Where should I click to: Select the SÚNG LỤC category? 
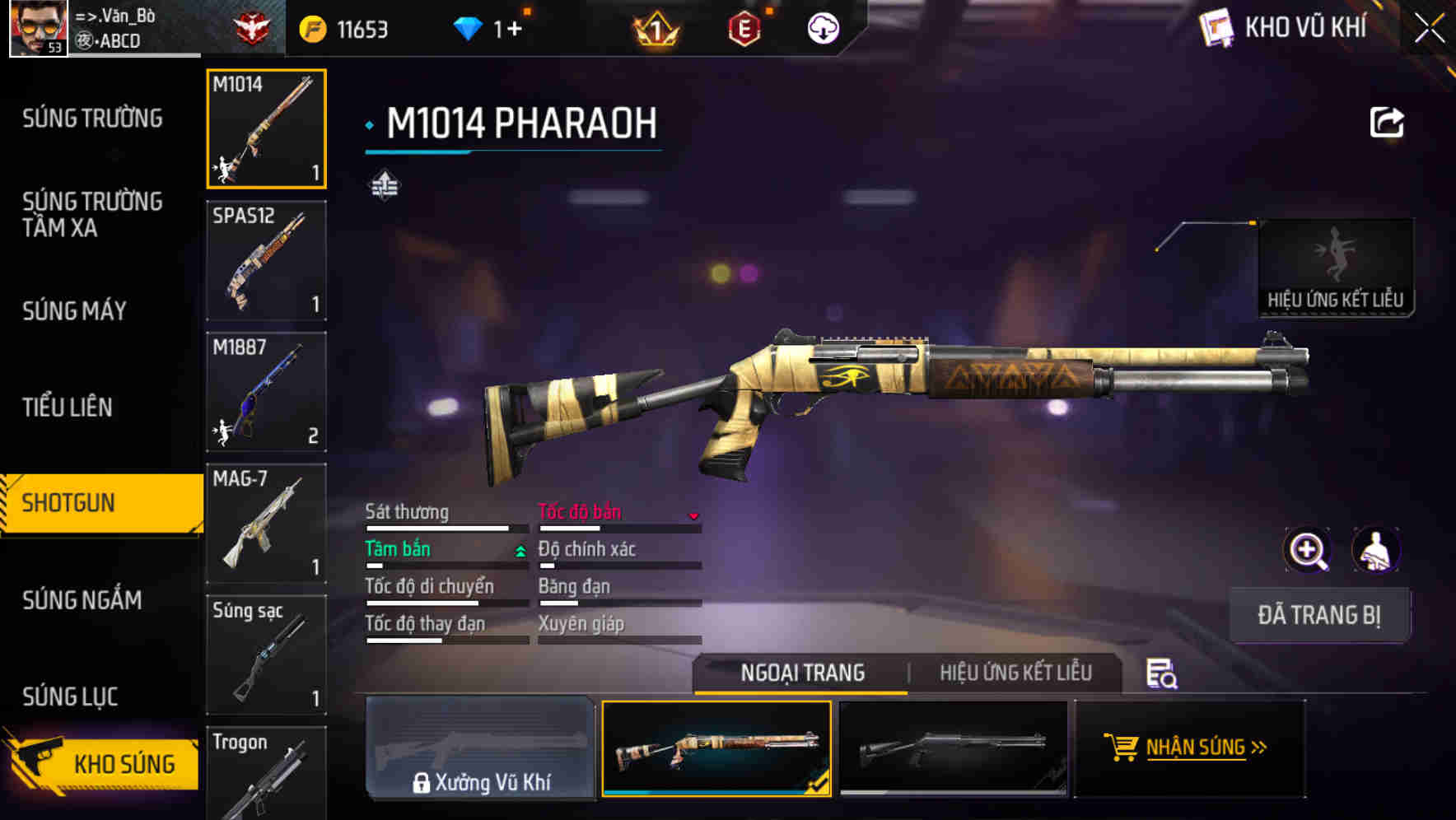(70, 697)
